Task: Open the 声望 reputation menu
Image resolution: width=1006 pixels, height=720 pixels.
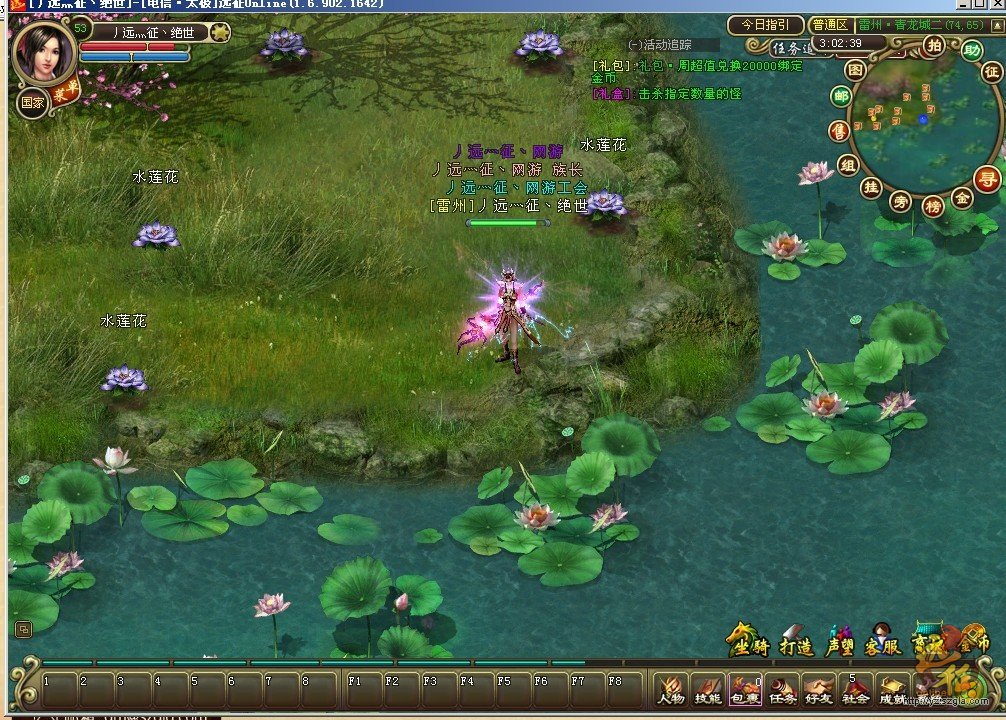Action: pyautogui.click(x=841, y=644)
